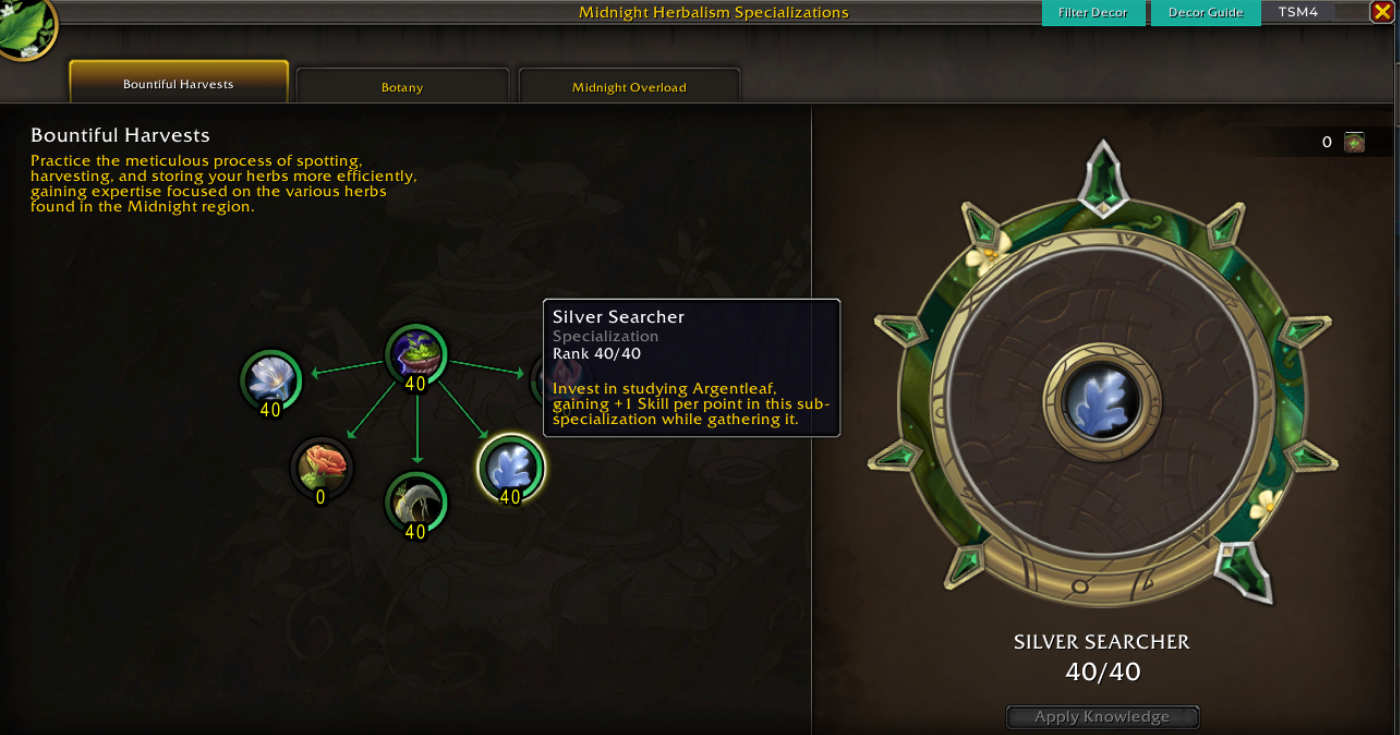Choose the red flower node with 0 points
This screenshot has height=735, width=1400.
(321, 466)
